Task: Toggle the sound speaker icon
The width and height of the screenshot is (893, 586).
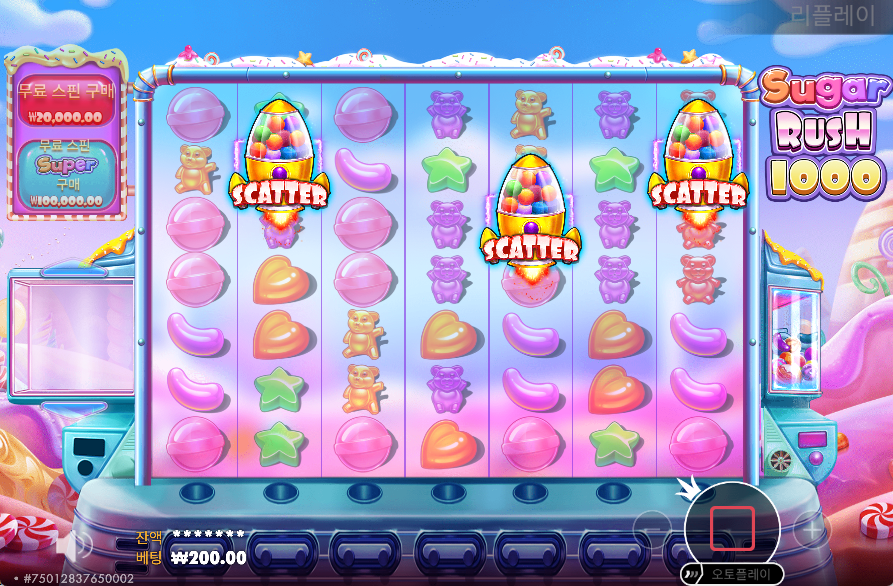Action: 73,545
